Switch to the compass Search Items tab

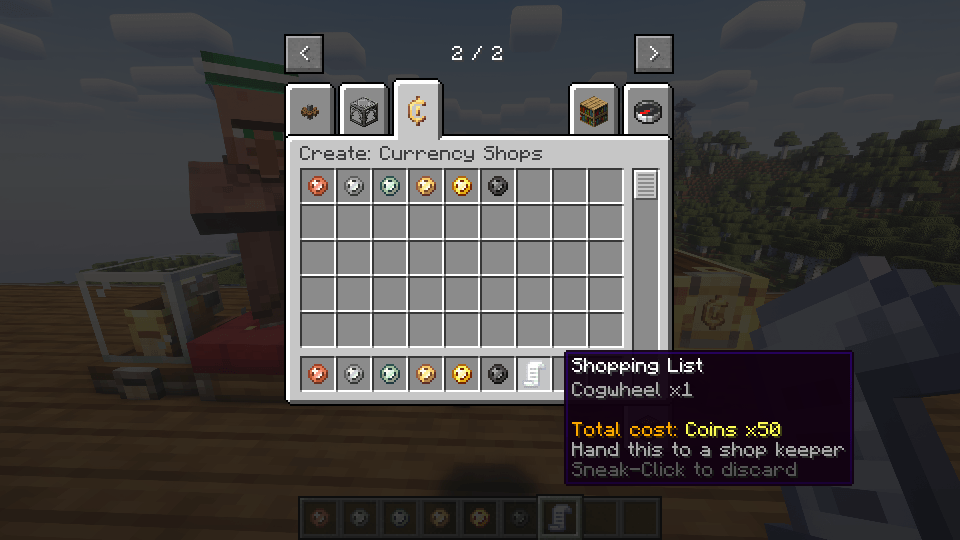click(648, 112)
